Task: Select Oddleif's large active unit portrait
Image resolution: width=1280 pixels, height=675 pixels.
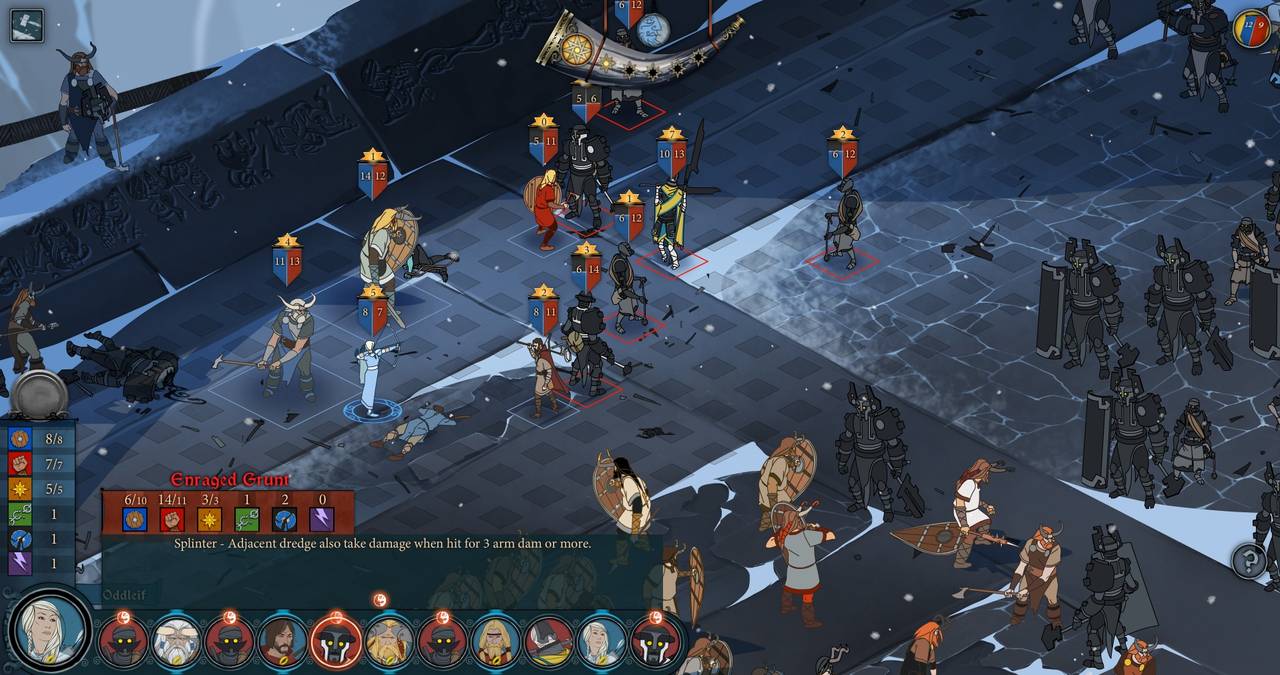Action: tap(49, 631)
